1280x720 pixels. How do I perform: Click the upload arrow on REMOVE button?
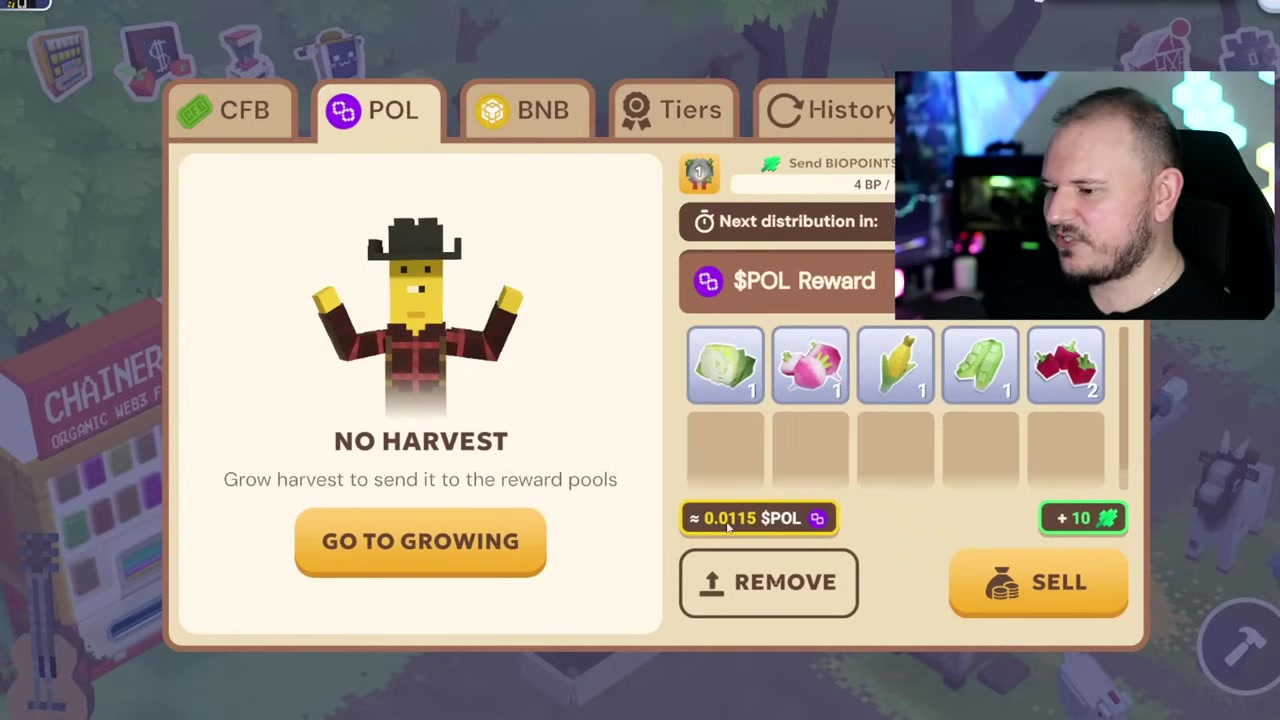[x=712, y=582]
